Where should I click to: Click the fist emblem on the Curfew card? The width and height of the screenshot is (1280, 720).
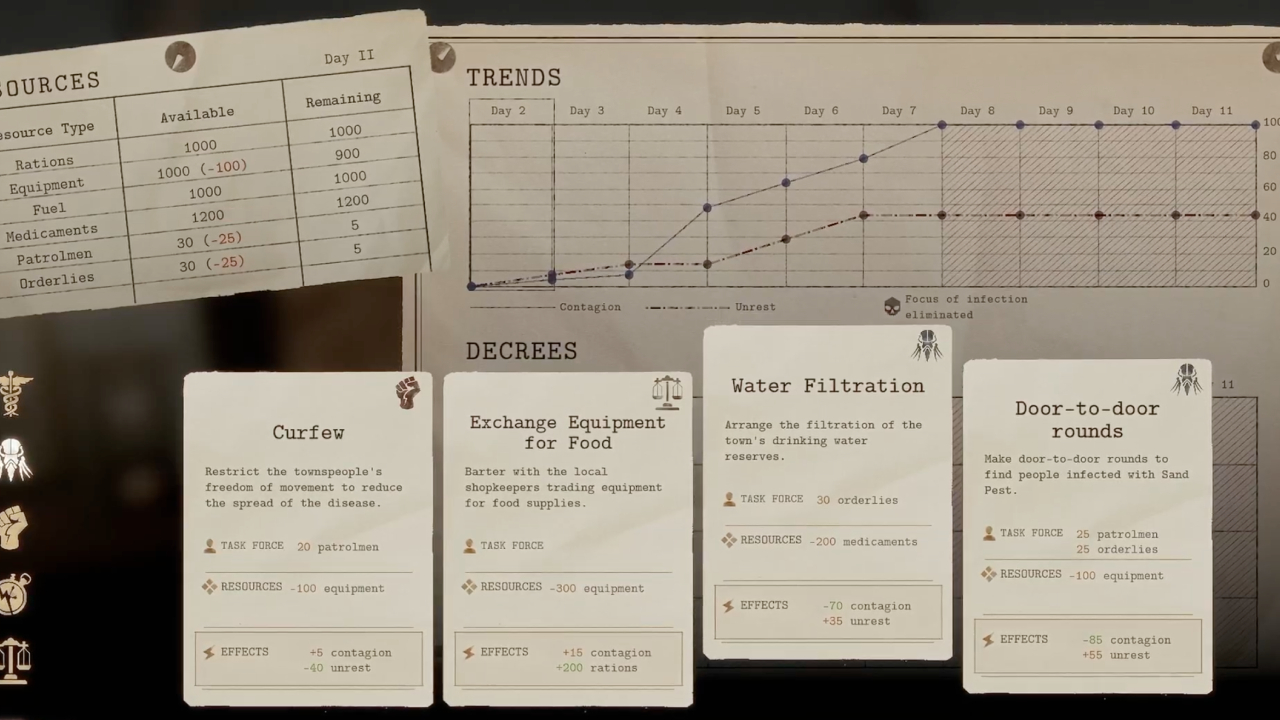[407, 394]
